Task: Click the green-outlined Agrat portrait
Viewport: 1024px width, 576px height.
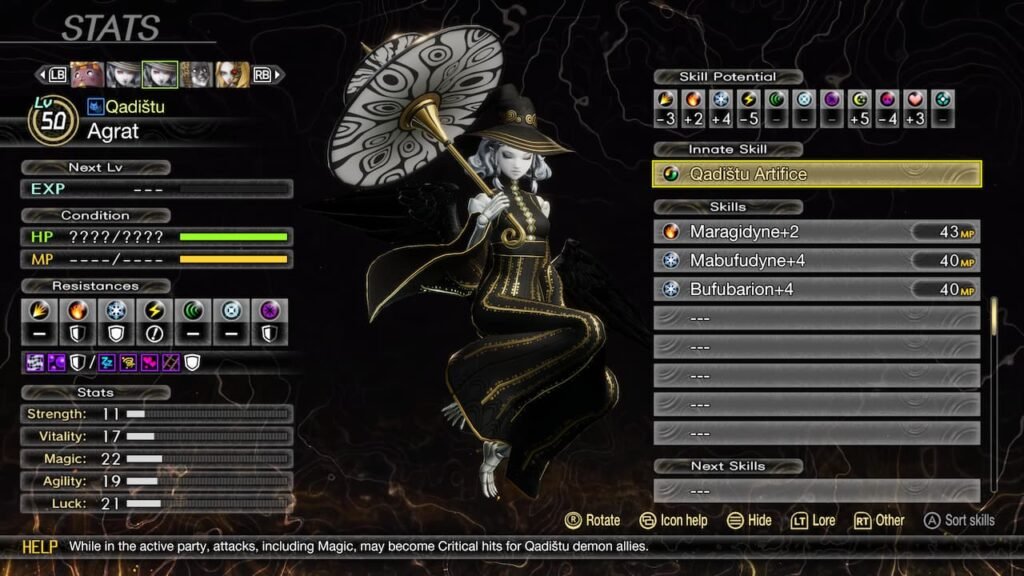Action: (159, 75)
